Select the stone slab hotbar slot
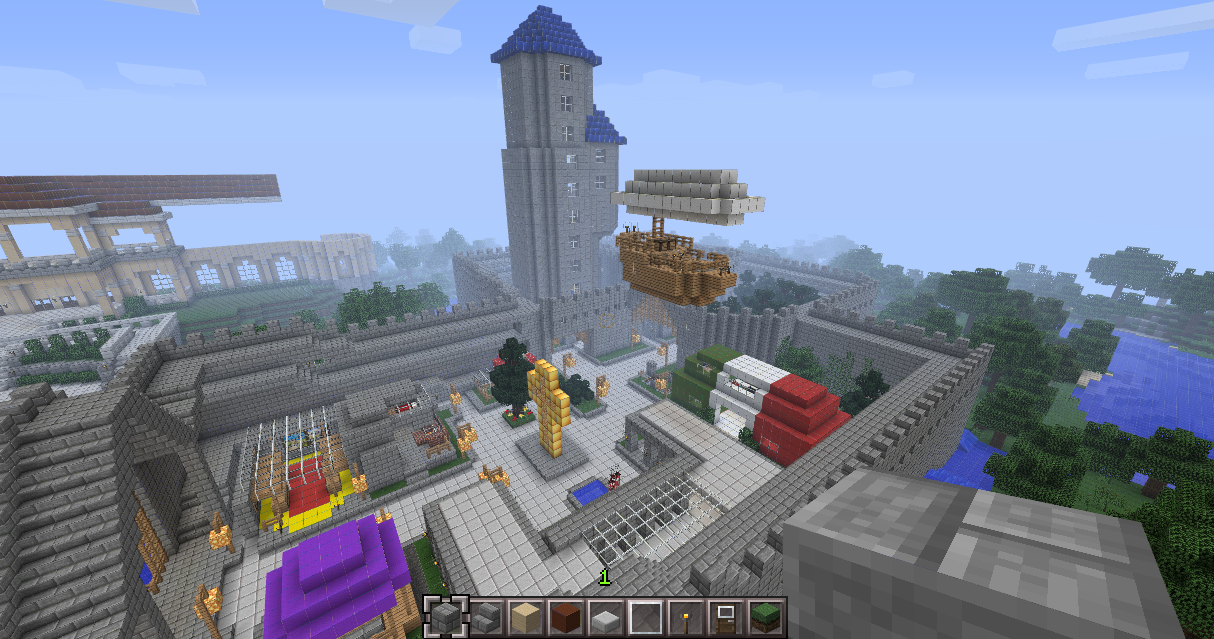This screenshot has height=639, width=1214. click(x=605, y=617)
